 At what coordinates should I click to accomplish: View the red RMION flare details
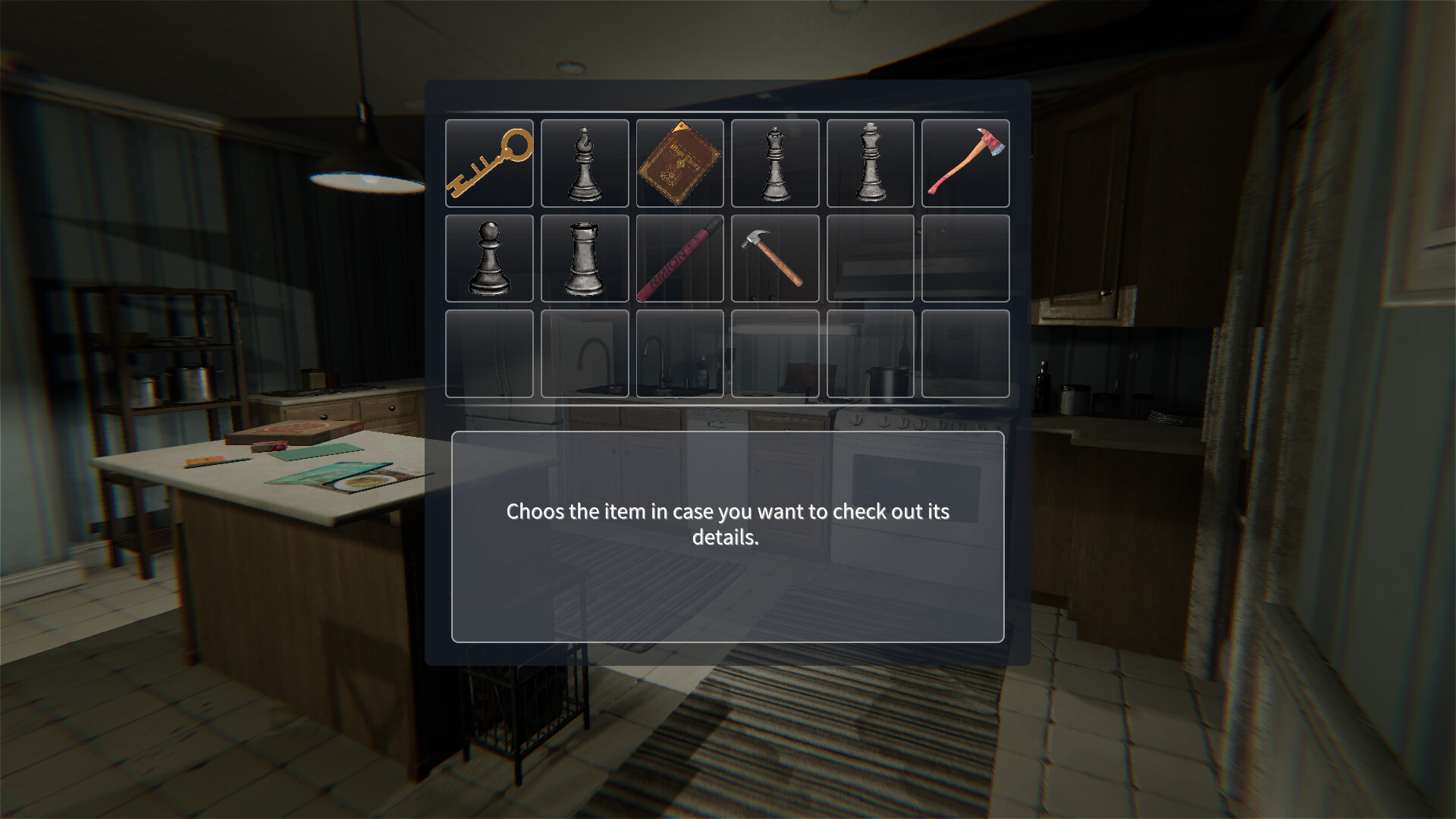(679, 258)
